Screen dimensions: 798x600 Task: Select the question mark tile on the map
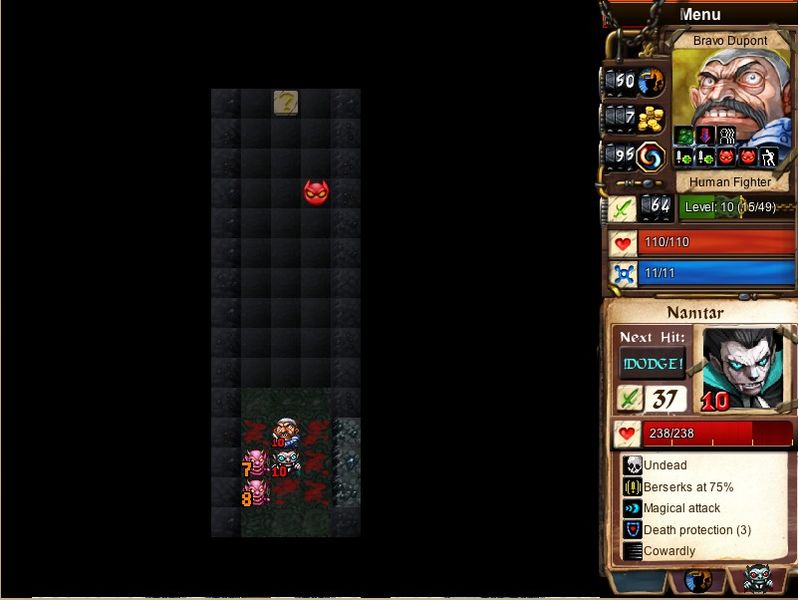pyautogui.click(x=286, y=102)
